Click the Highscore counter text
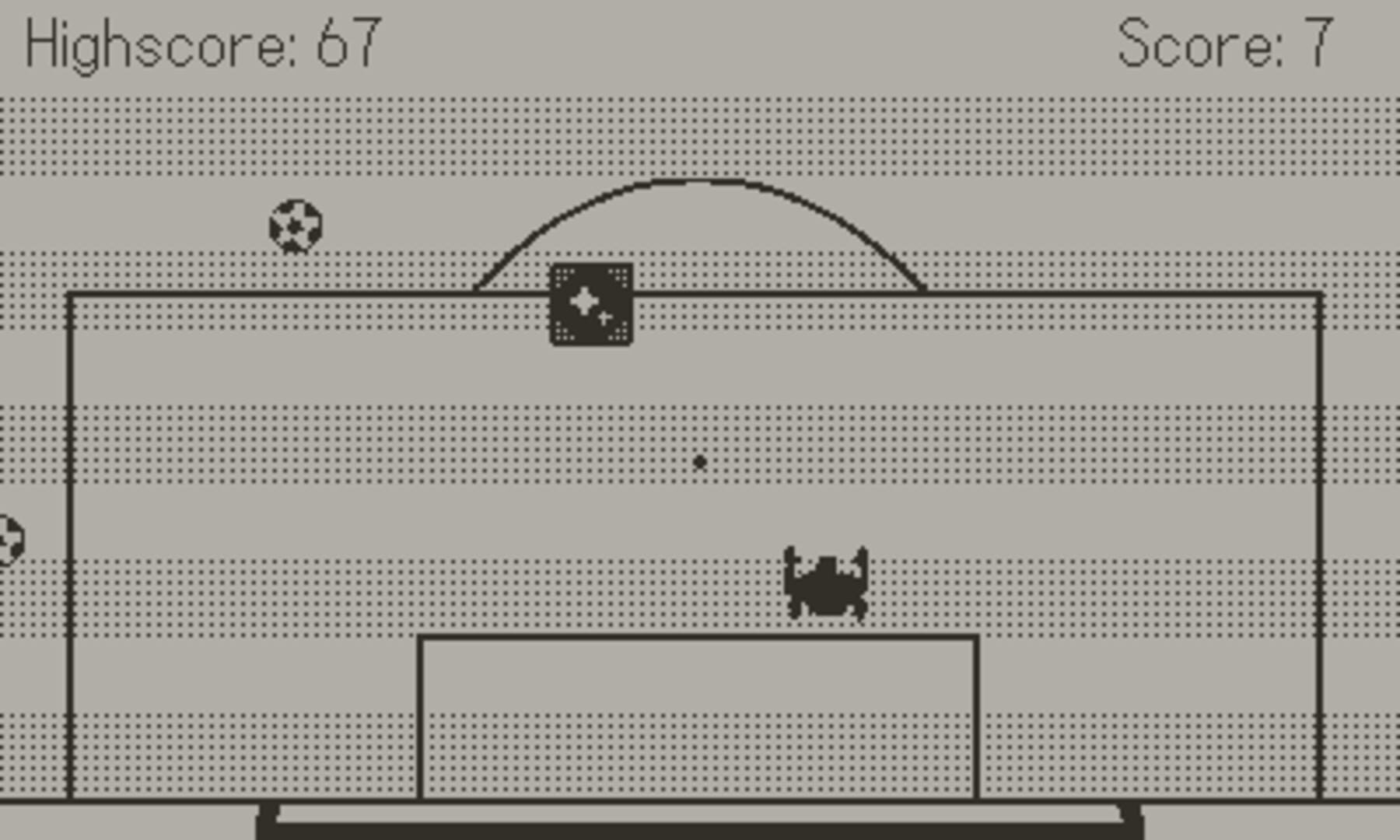This screenshot has height=840, width=1400. pos(202,43)
